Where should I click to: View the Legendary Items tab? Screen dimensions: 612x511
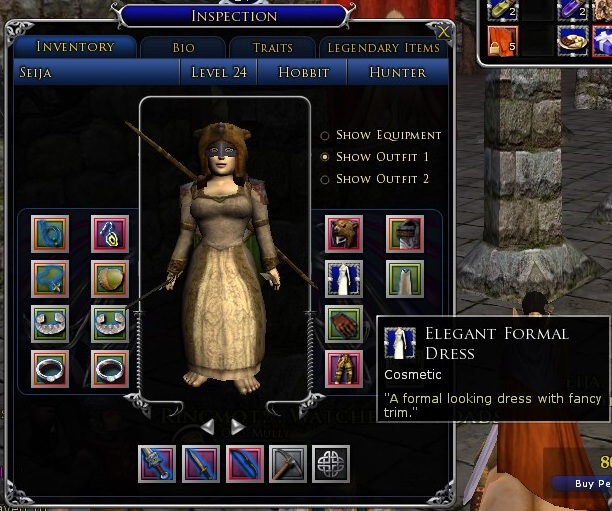point(384,48)
